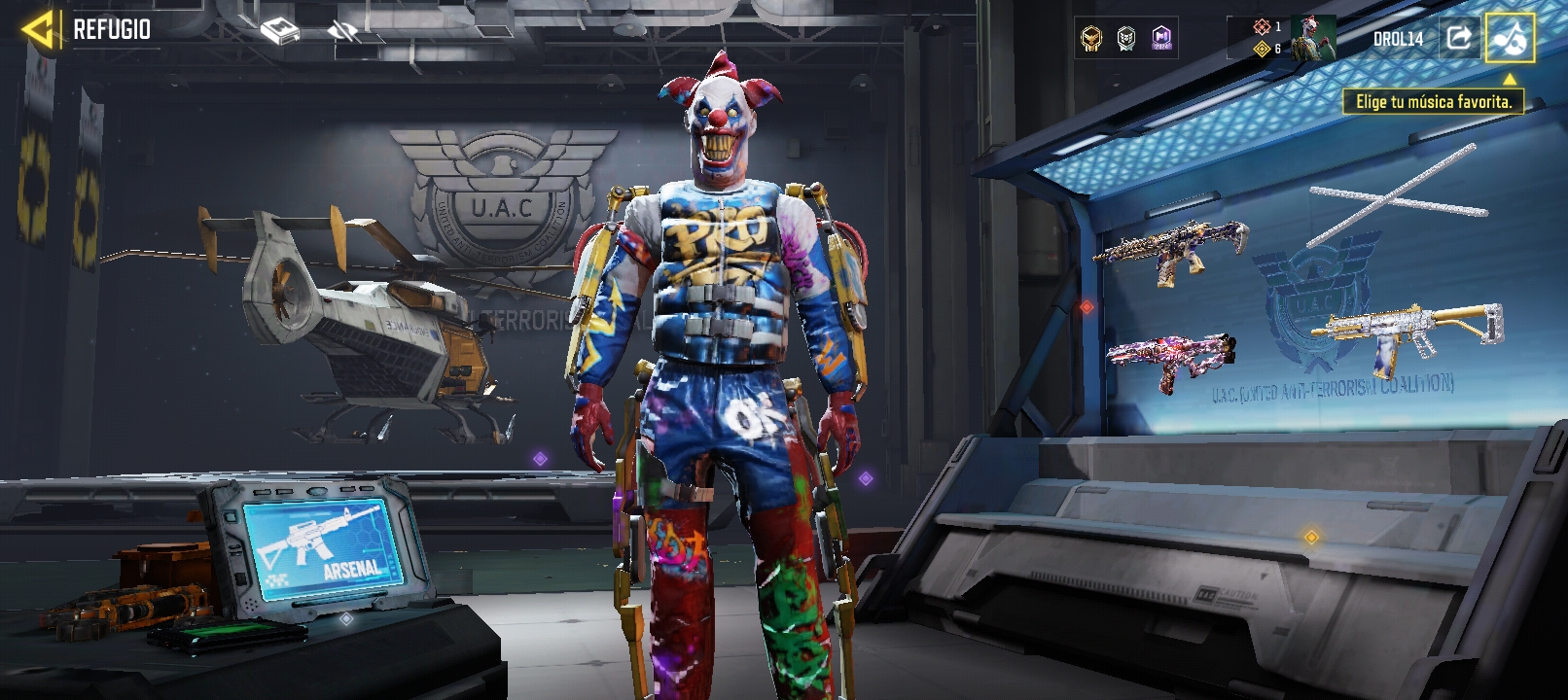Select the silver wolf medal badge
The width and height of the screenshot is (1568, 700).
1126,39
